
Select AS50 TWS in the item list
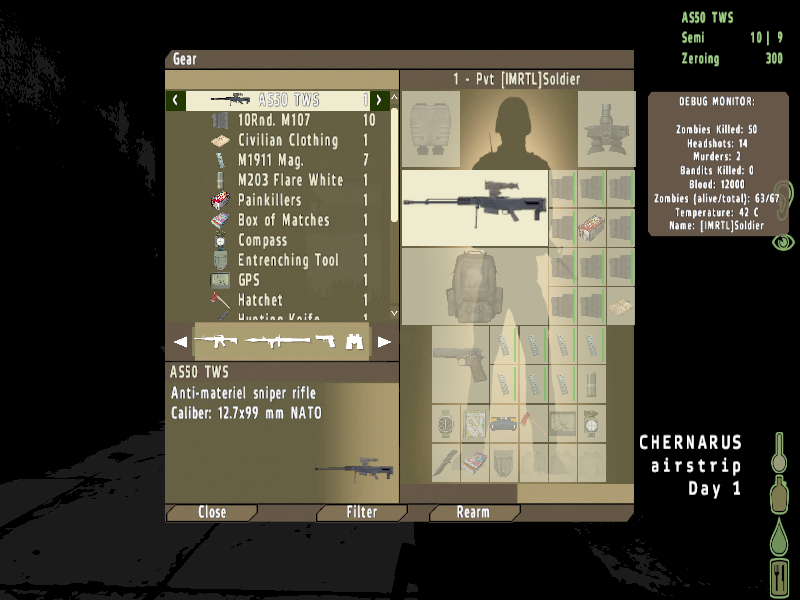pyautogui.click(x=290, y=100)
